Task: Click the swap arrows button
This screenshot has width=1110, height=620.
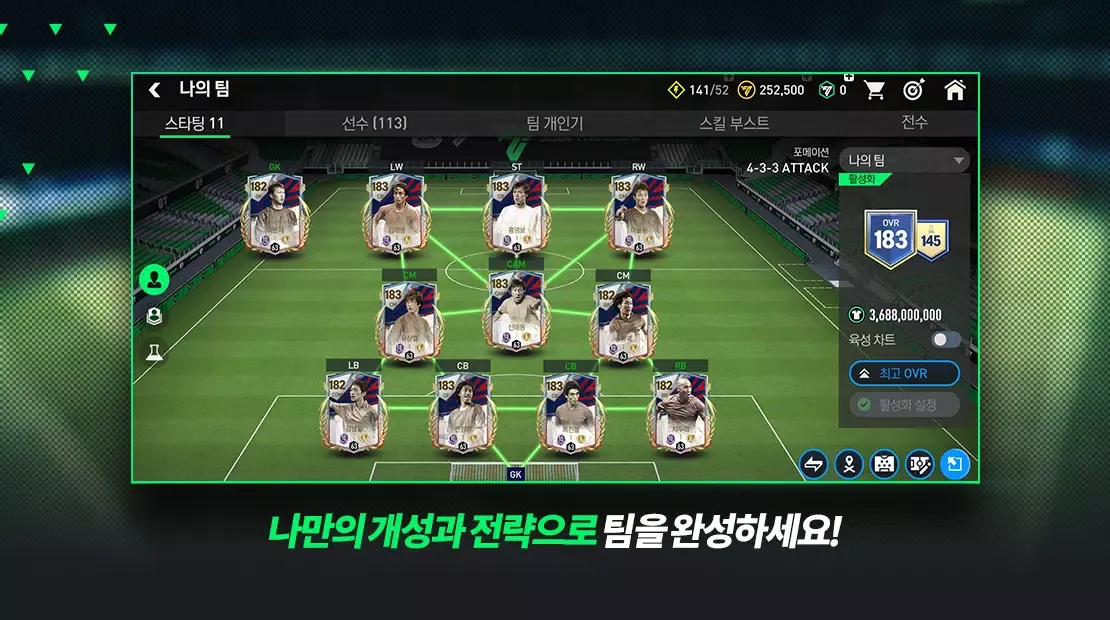Action: 813,464
